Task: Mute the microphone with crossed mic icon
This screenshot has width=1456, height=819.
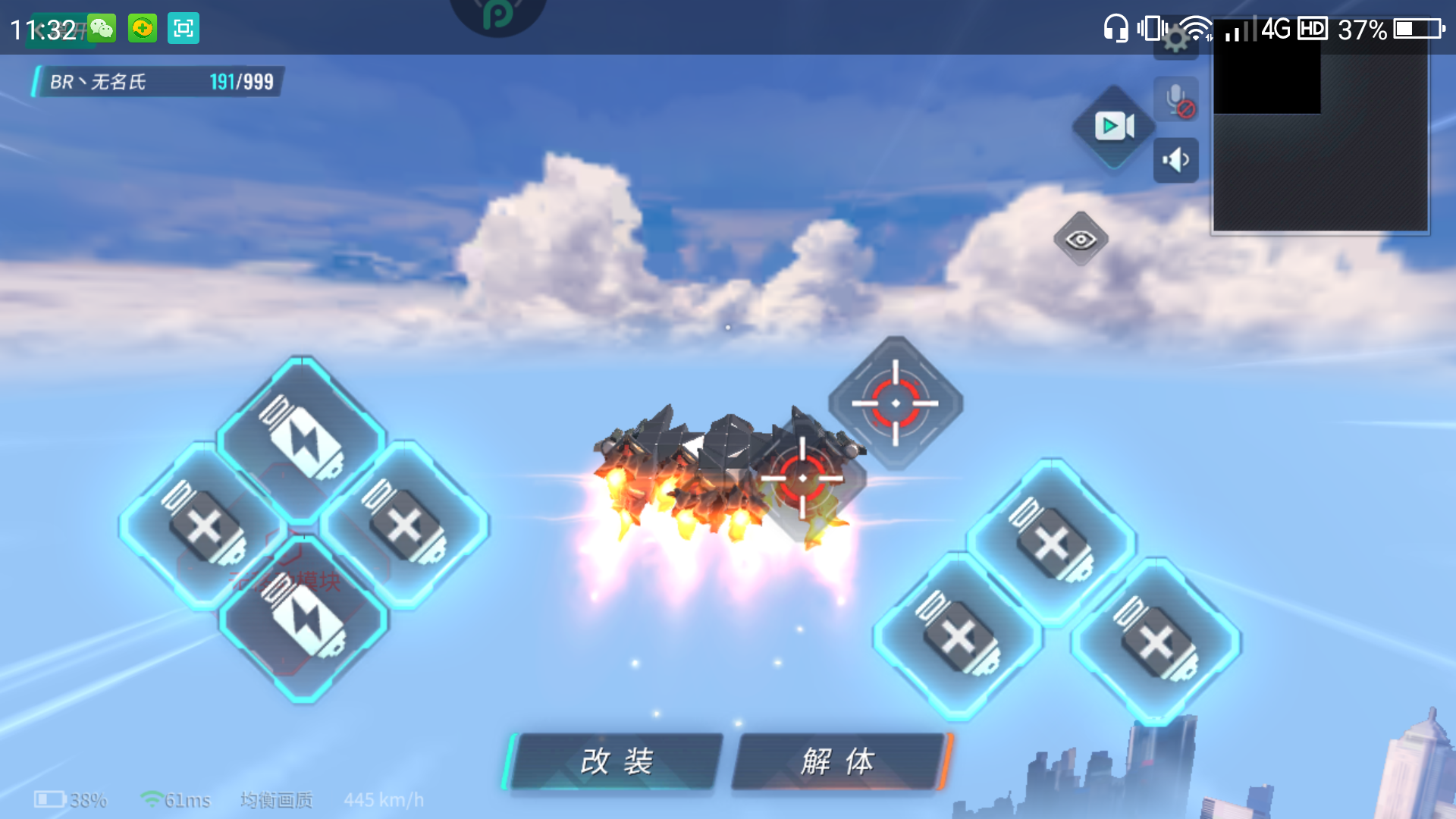Action: pyautogui.click(x=1176, y=99)
